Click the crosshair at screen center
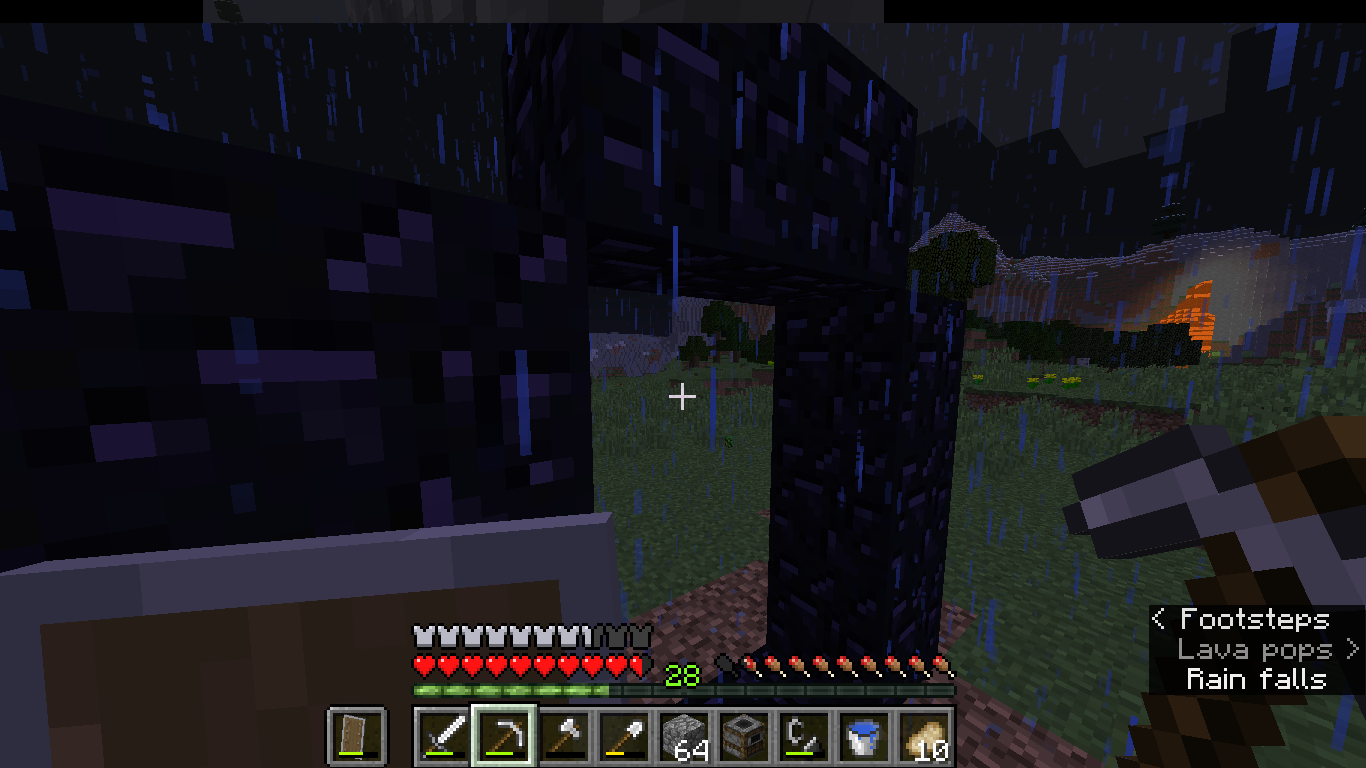Screen dimensions: 1366x768 pyautogui.click(x=683, y=397)
